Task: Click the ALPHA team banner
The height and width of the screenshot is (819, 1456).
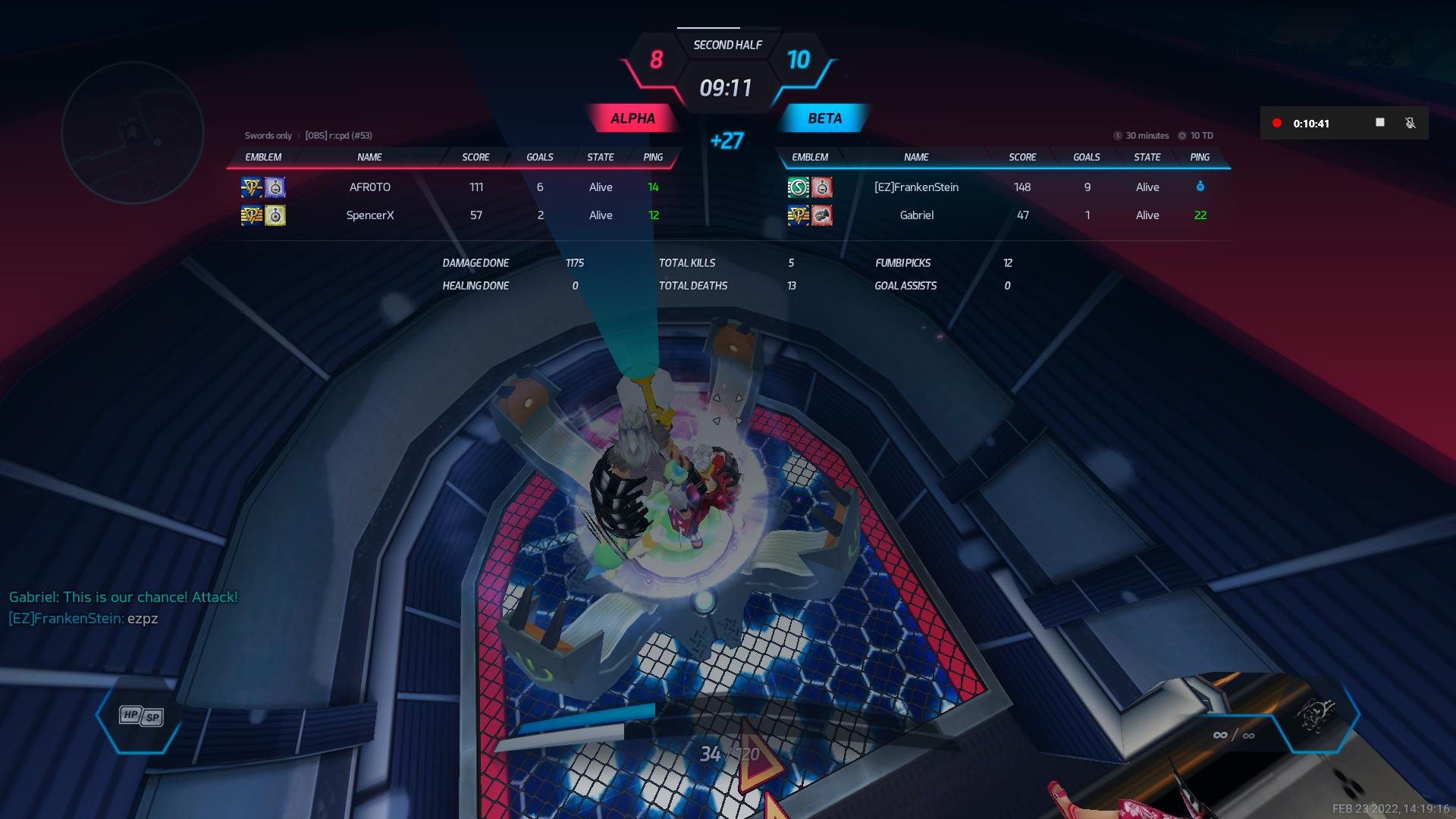Action: pos(632,118)
